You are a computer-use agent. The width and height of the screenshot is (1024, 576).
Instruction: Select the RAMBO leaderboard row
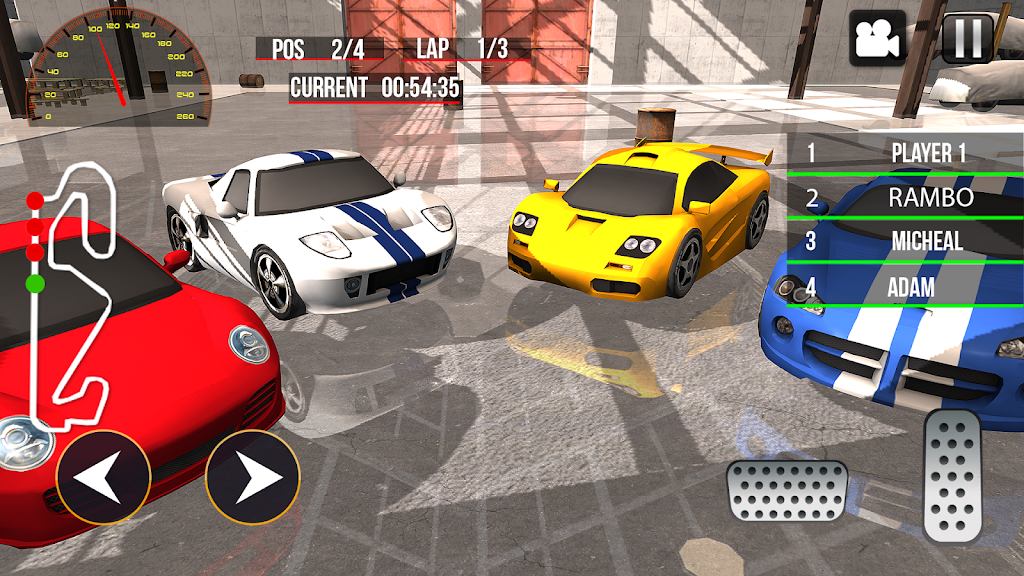pos(905,197)
